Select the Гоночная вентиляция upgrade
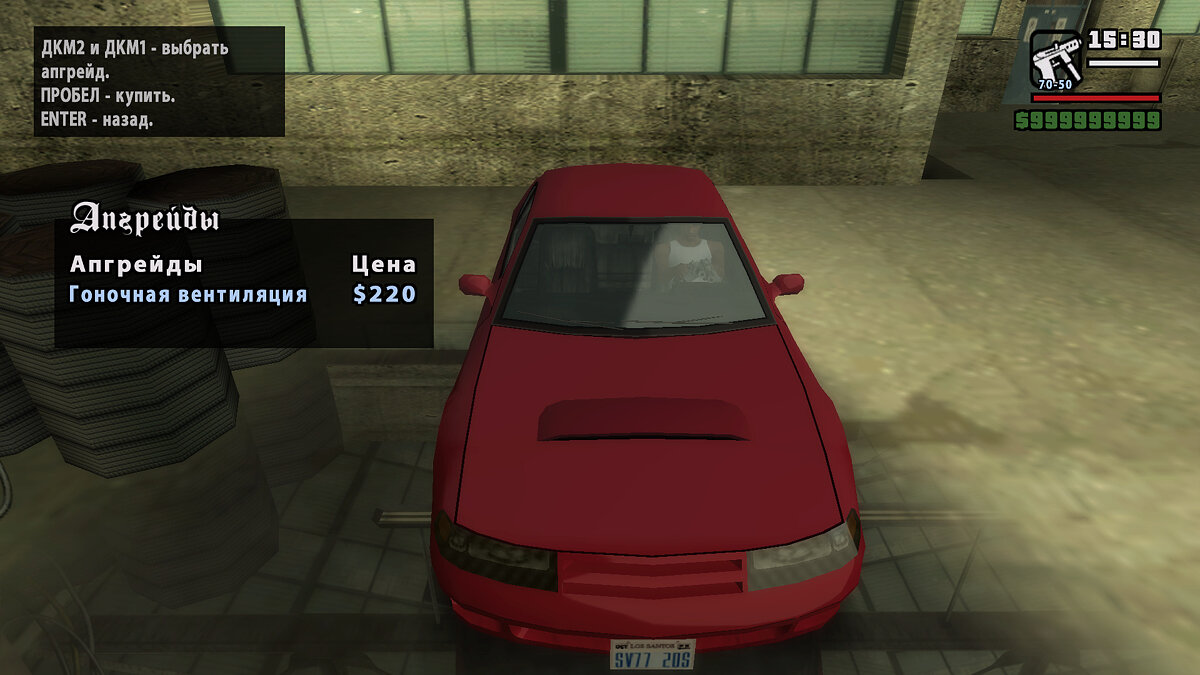This screenshot has width=1200, height=675. (188, 295)
